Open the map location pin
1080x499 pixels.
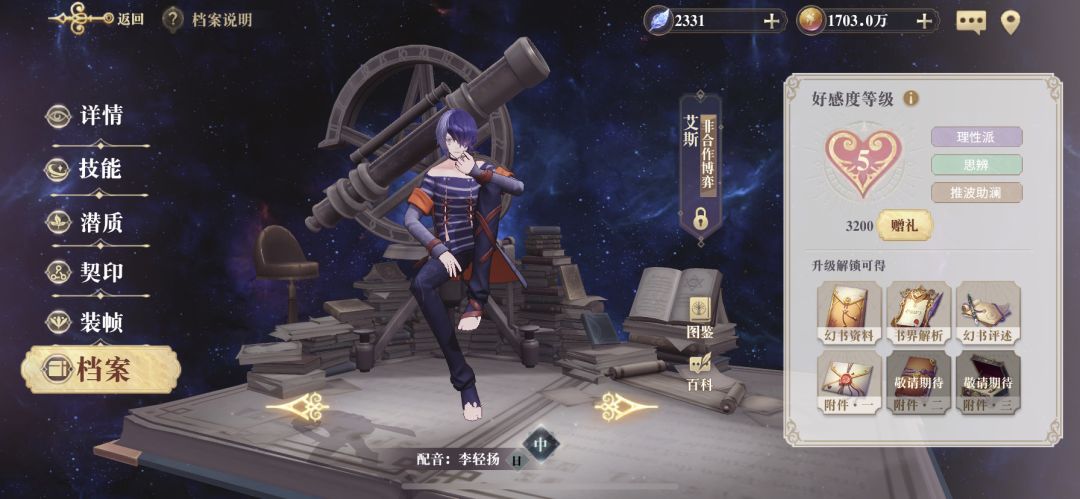pos(1010,21)
